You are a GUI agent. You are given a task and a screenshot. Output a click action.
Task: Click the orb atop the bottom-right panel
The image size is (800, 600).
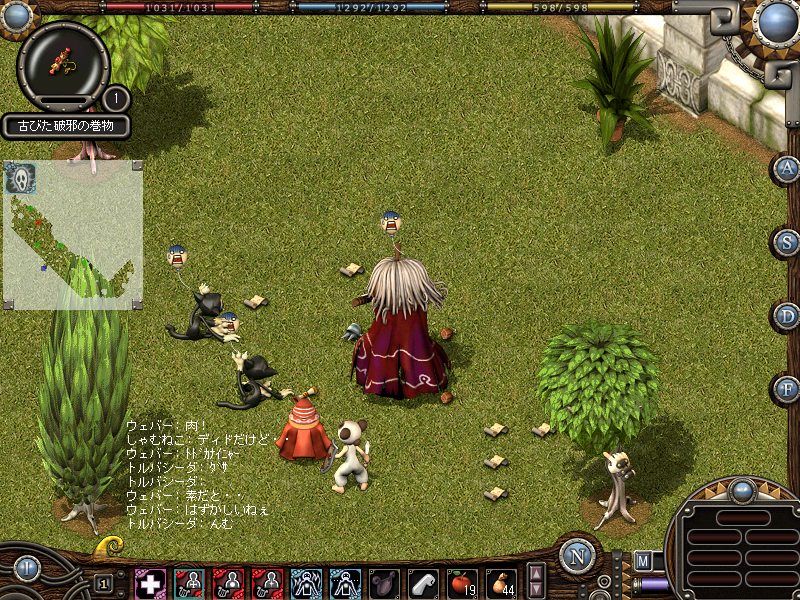pyautogui.click(x=742, y=490)
